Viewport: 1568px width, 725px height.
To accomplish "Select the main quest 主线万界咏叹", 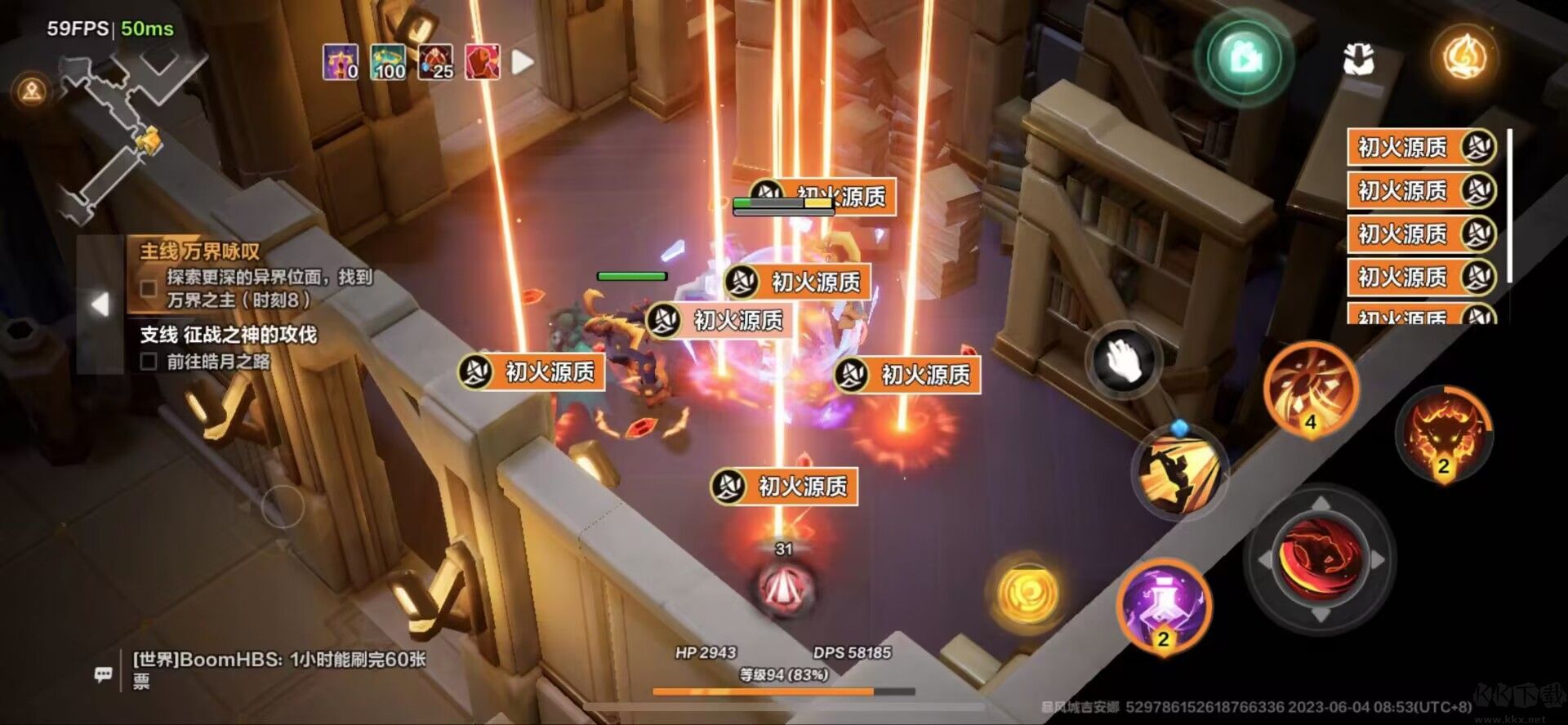I will coord(200,251).
